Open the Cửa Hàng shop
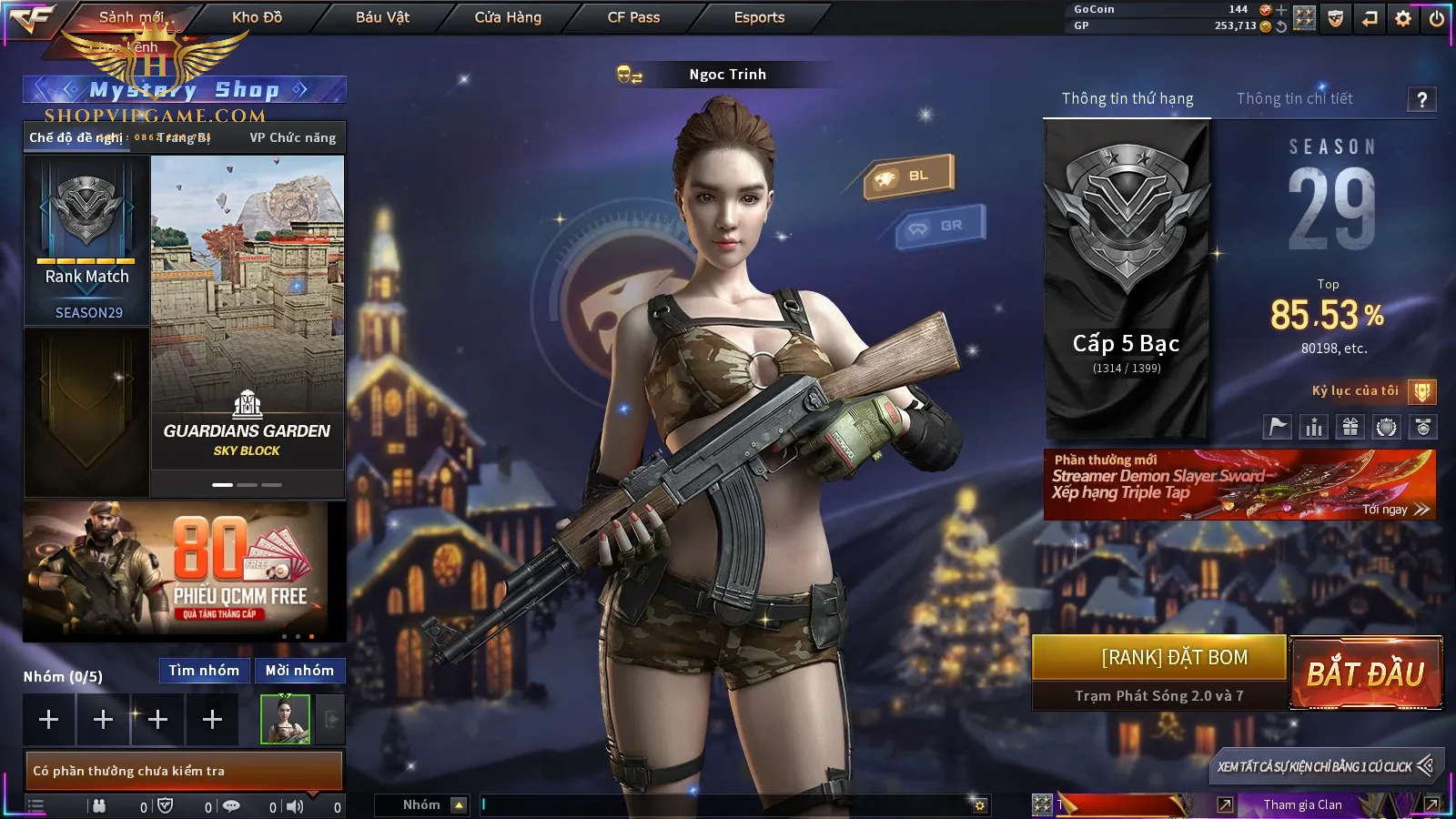The image size is (1456, 819). click(508, 17)
